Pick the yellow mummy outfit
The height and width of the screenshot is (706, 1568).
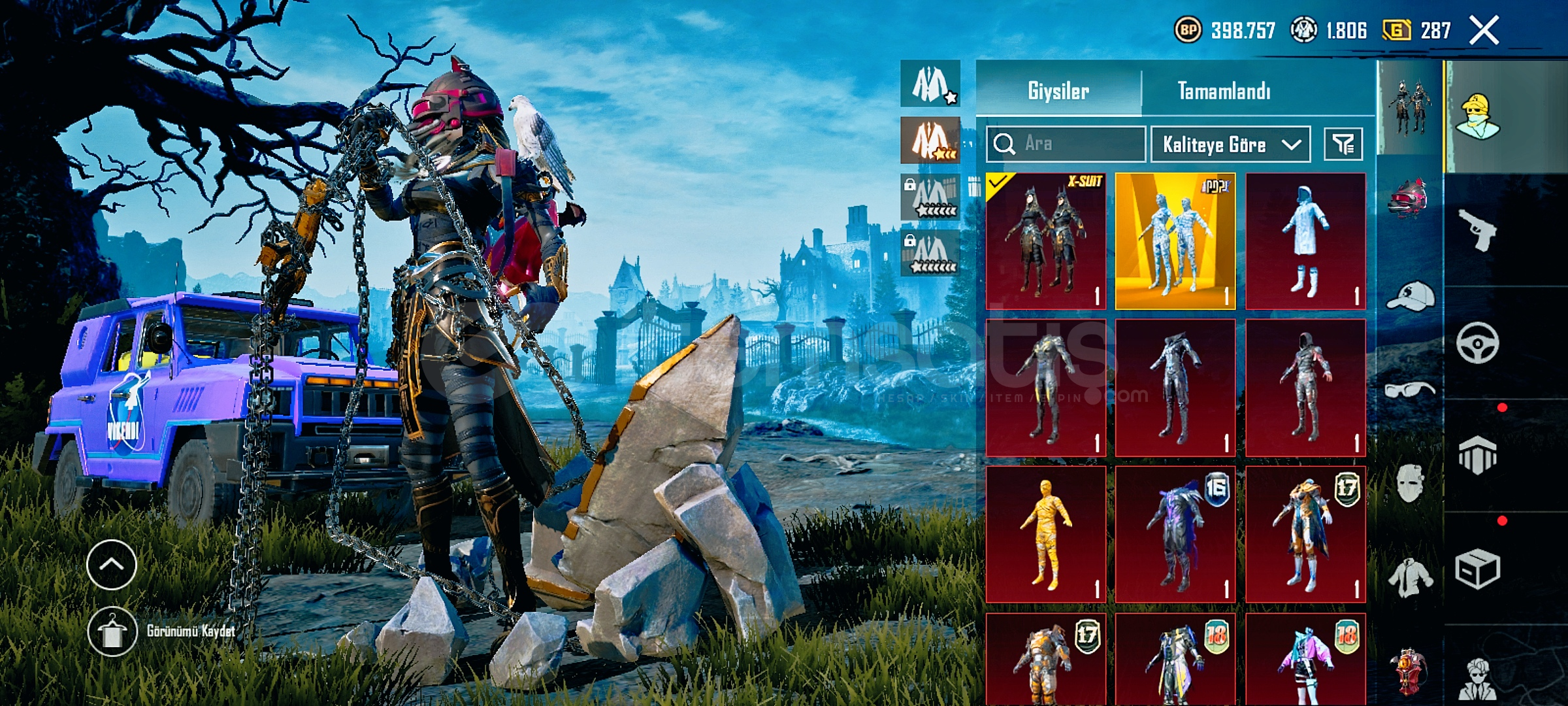(x=1046, y=534)
